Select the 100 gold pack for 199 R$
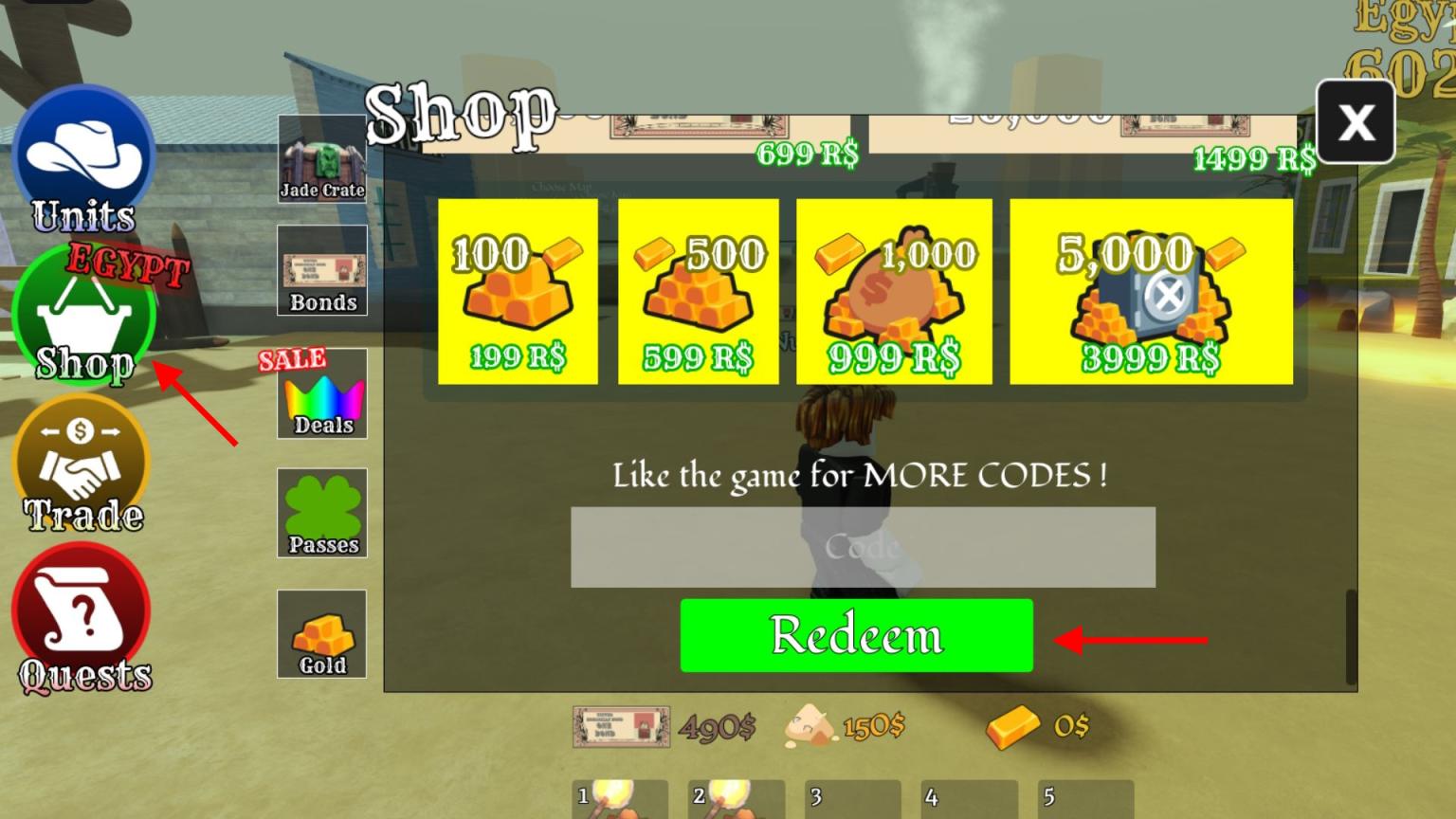 point(518,291)
